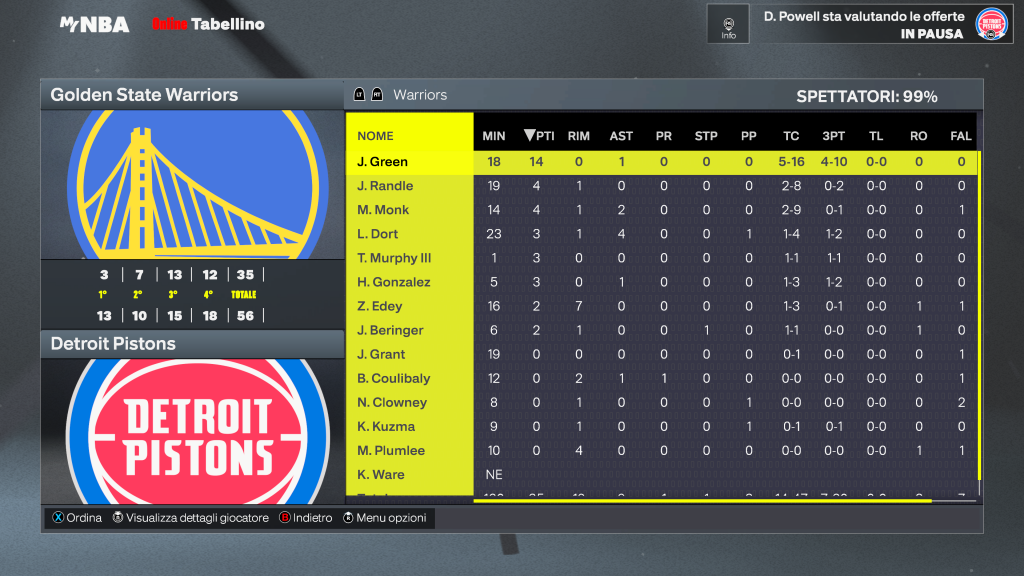Select K. Ware's row
1024x576 pixels.
pos(380,474)
